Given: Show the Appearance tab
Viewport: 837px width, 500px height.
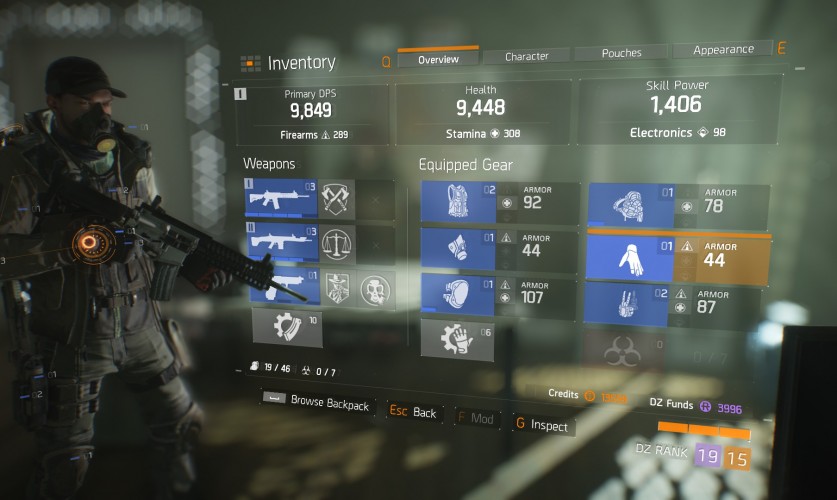Looking at the screenshot, I should point(723,49).
